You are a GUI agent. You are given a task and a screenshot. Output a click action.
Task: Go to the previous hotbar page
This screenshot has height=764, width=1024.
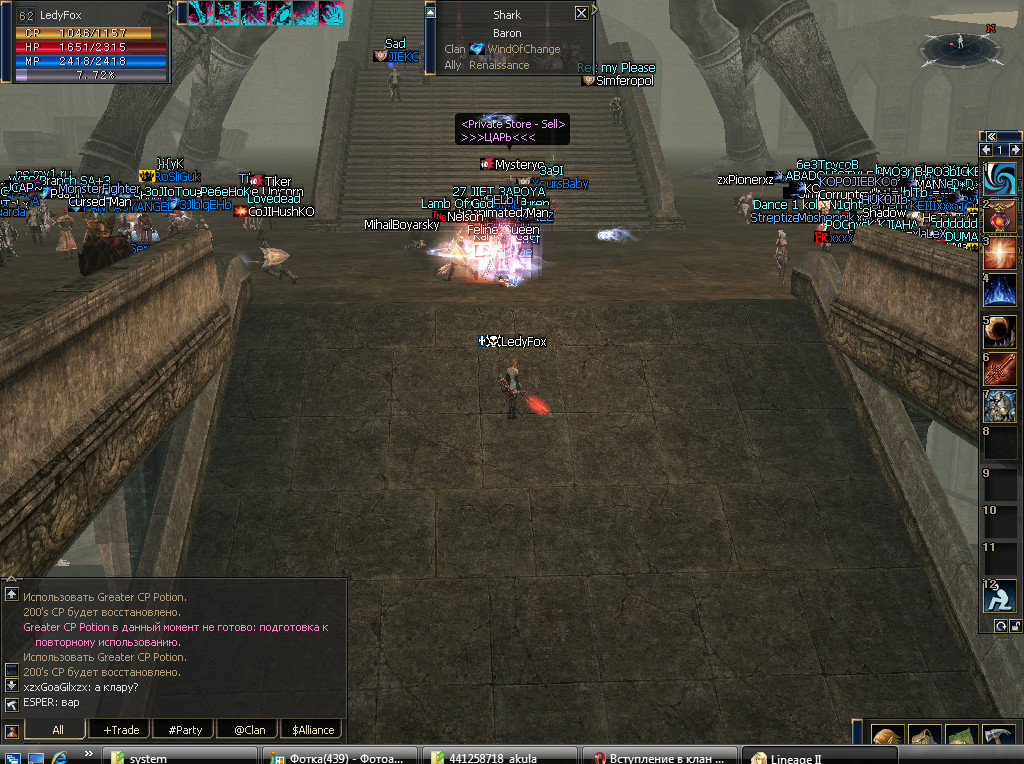pyautogui.click(x=985, y=150)
